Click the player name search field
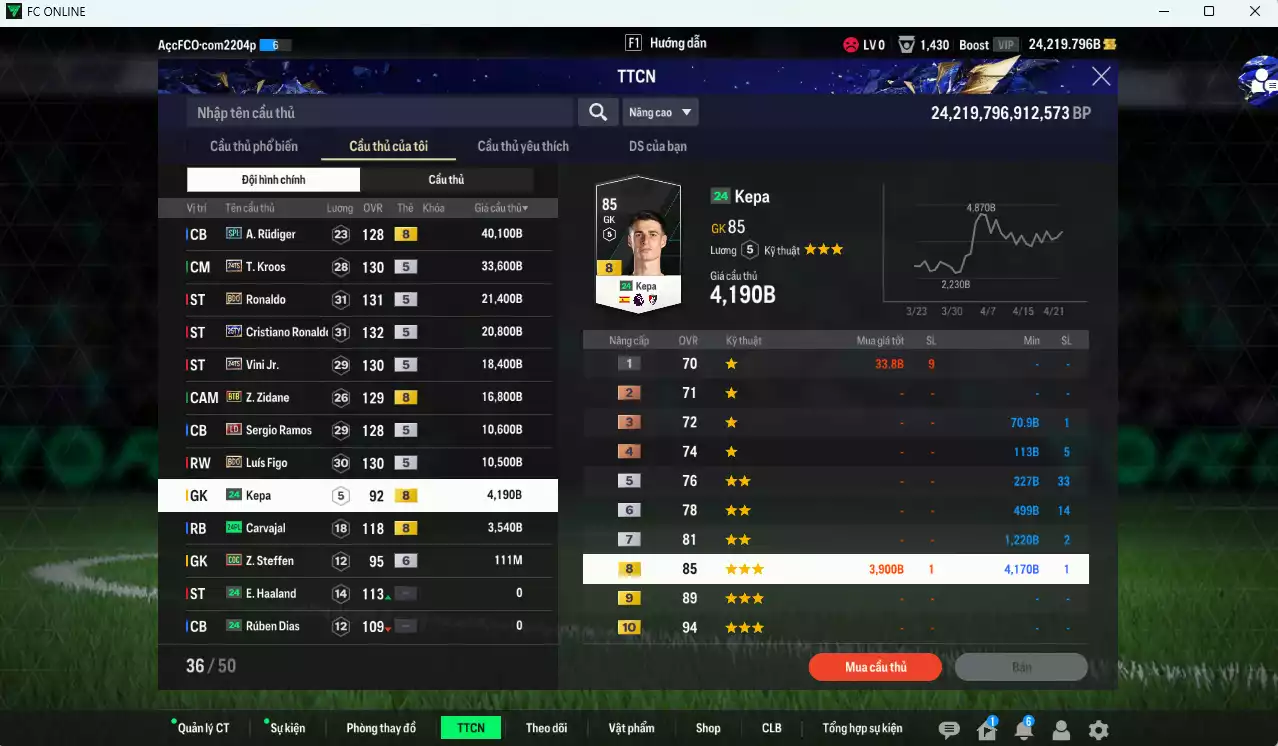The image size is (1278, 746). (x=380, y=113)
